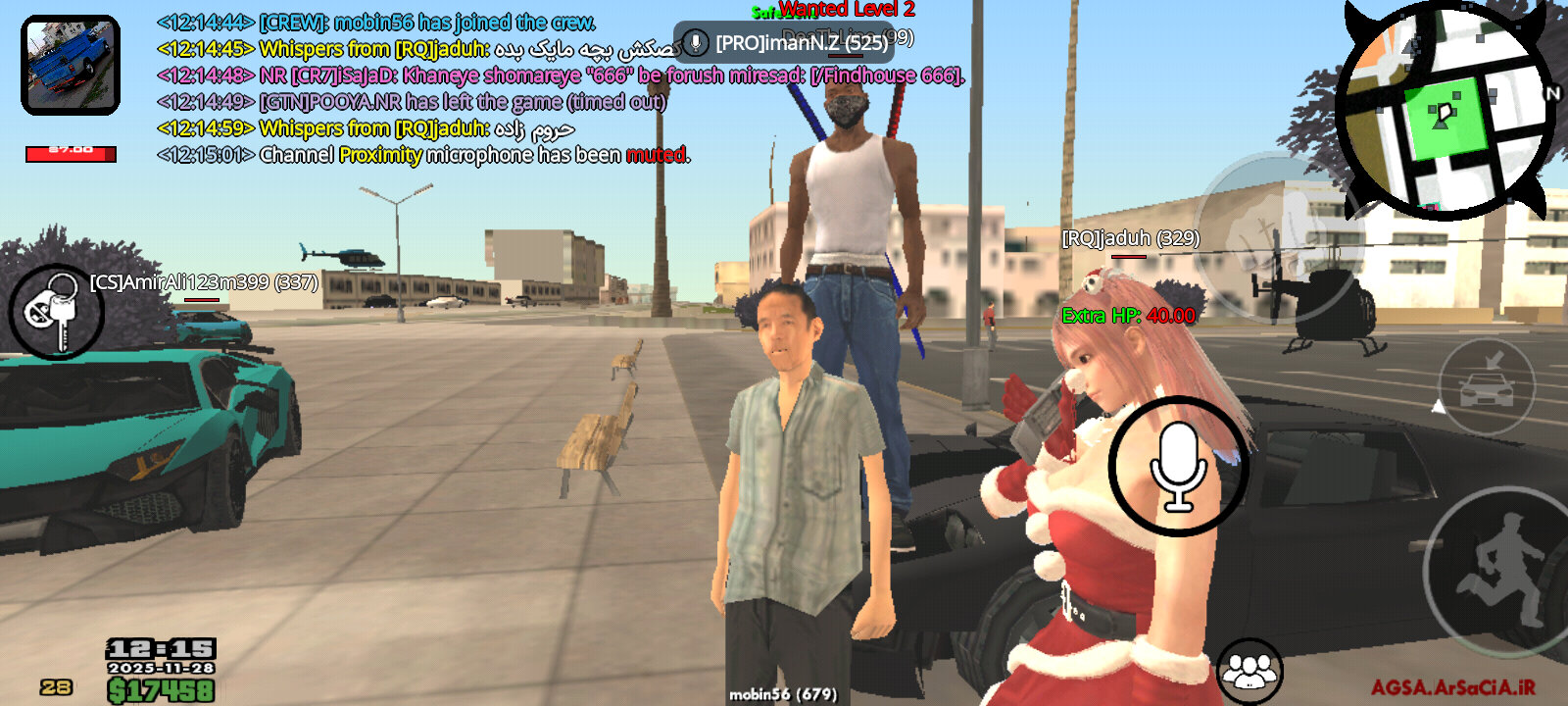The image size is (1568, 706).
Task: Open the players list group icon
Action: pyautogui.click(x=1249, y=672)
